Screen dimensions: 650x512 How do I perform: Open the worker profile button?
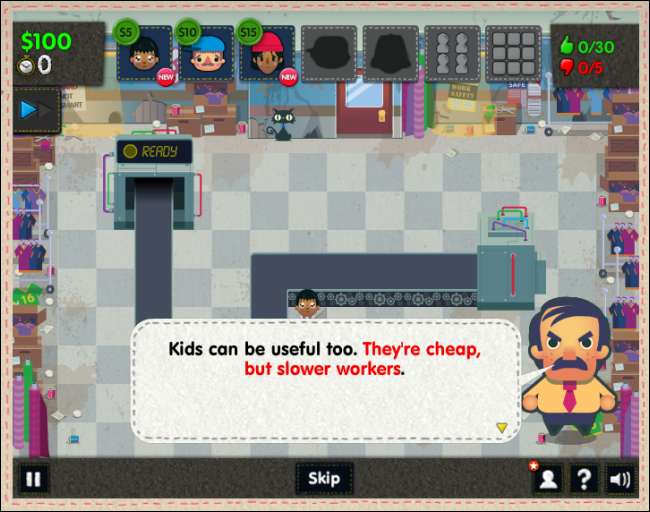click(547, 478)
